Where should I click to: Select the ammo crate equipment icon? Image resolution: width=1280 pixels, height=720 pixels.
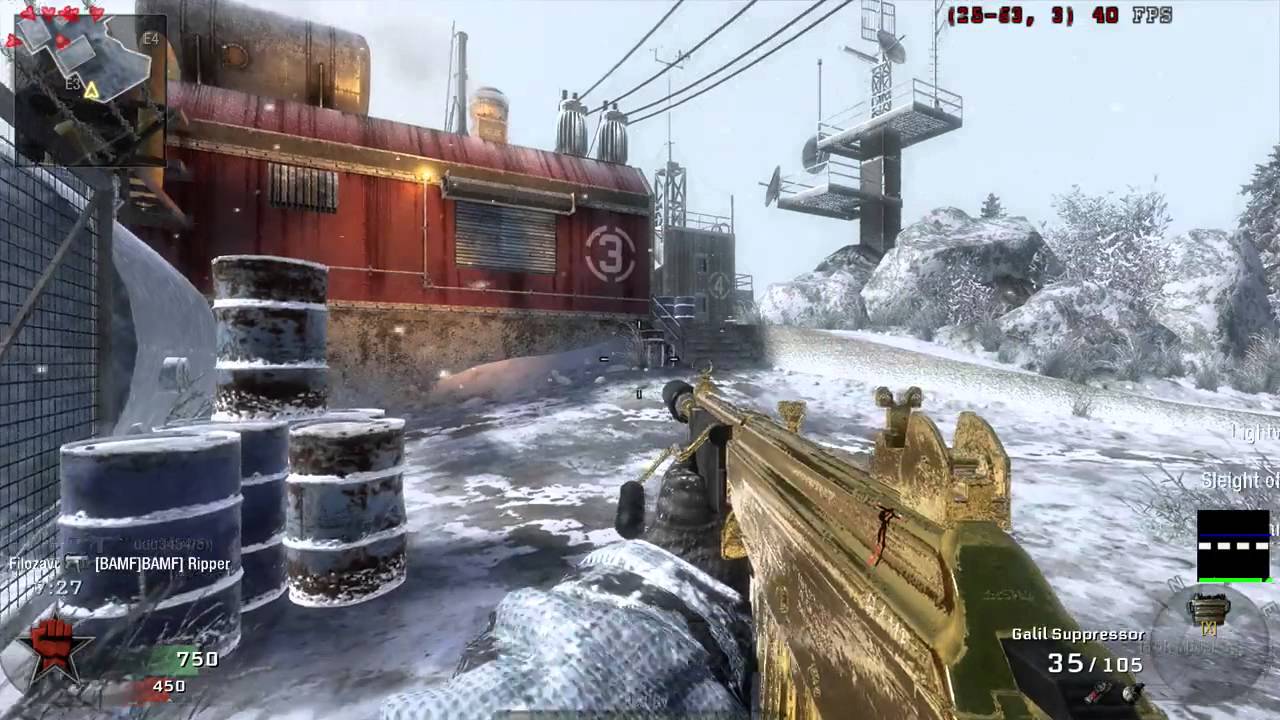(x=1210, y=610)
